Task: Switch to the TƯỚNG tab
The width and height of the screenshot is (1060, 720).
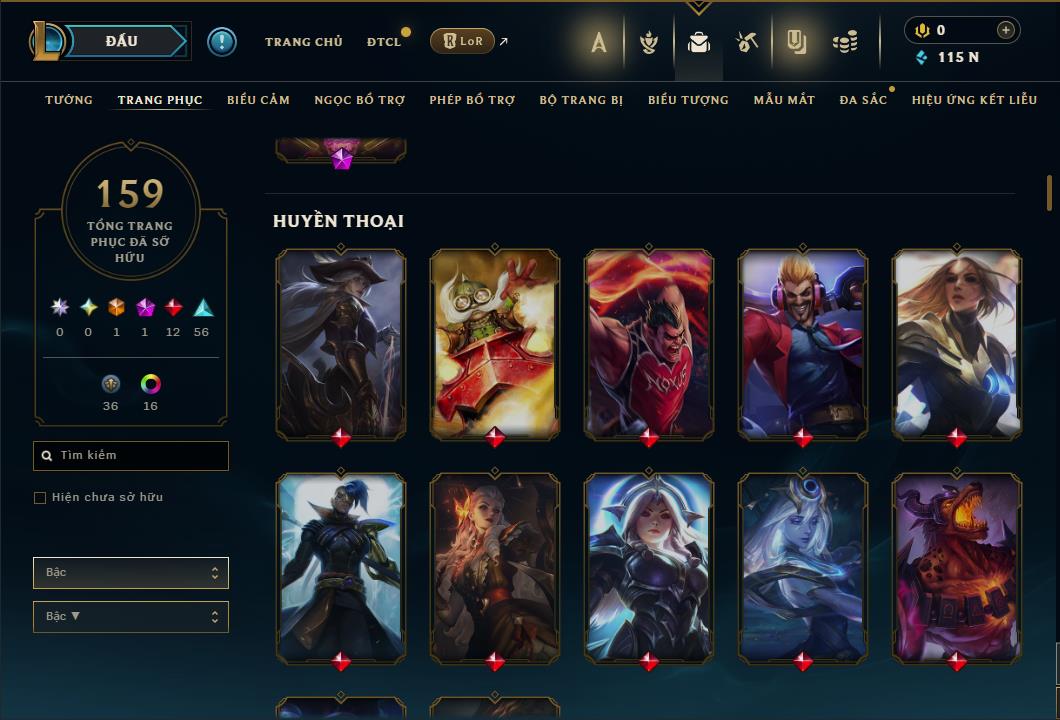Action: click(x=69, y=100)
